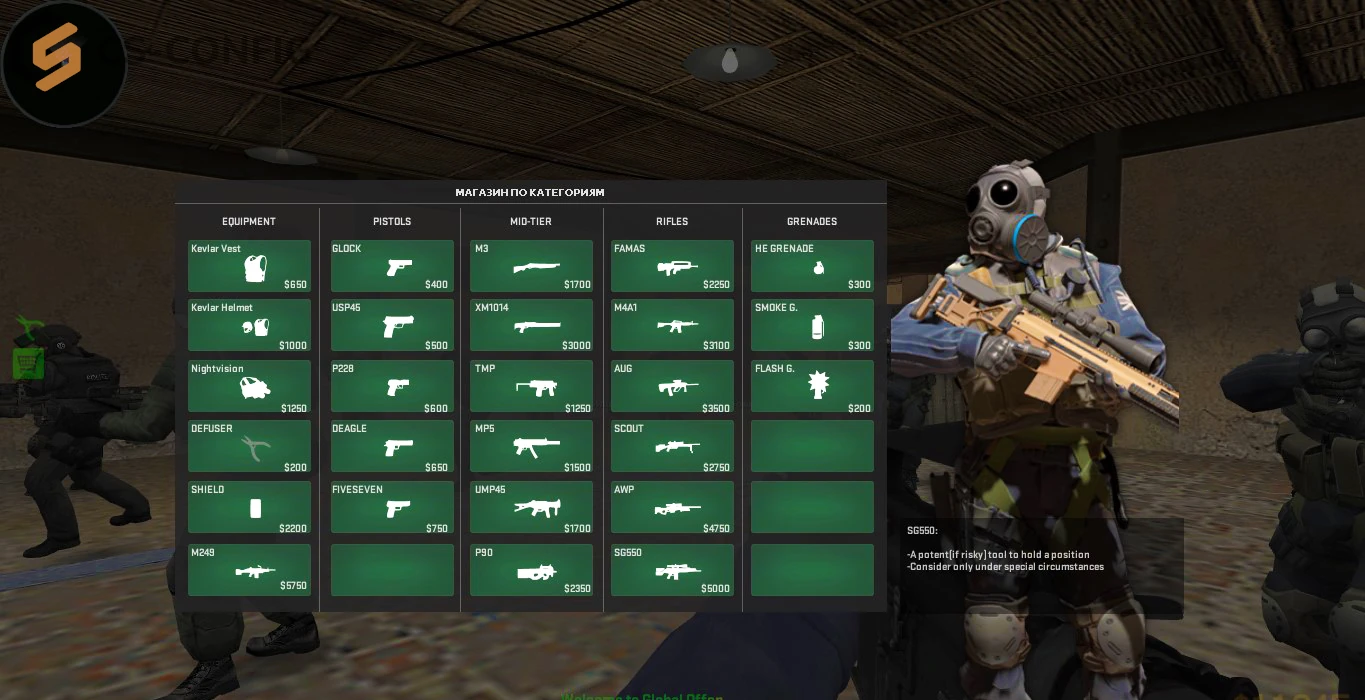Viewport: 1366px width, 700px height.
Task: Select the Nightvision goggles item
Action: (249, 387)
